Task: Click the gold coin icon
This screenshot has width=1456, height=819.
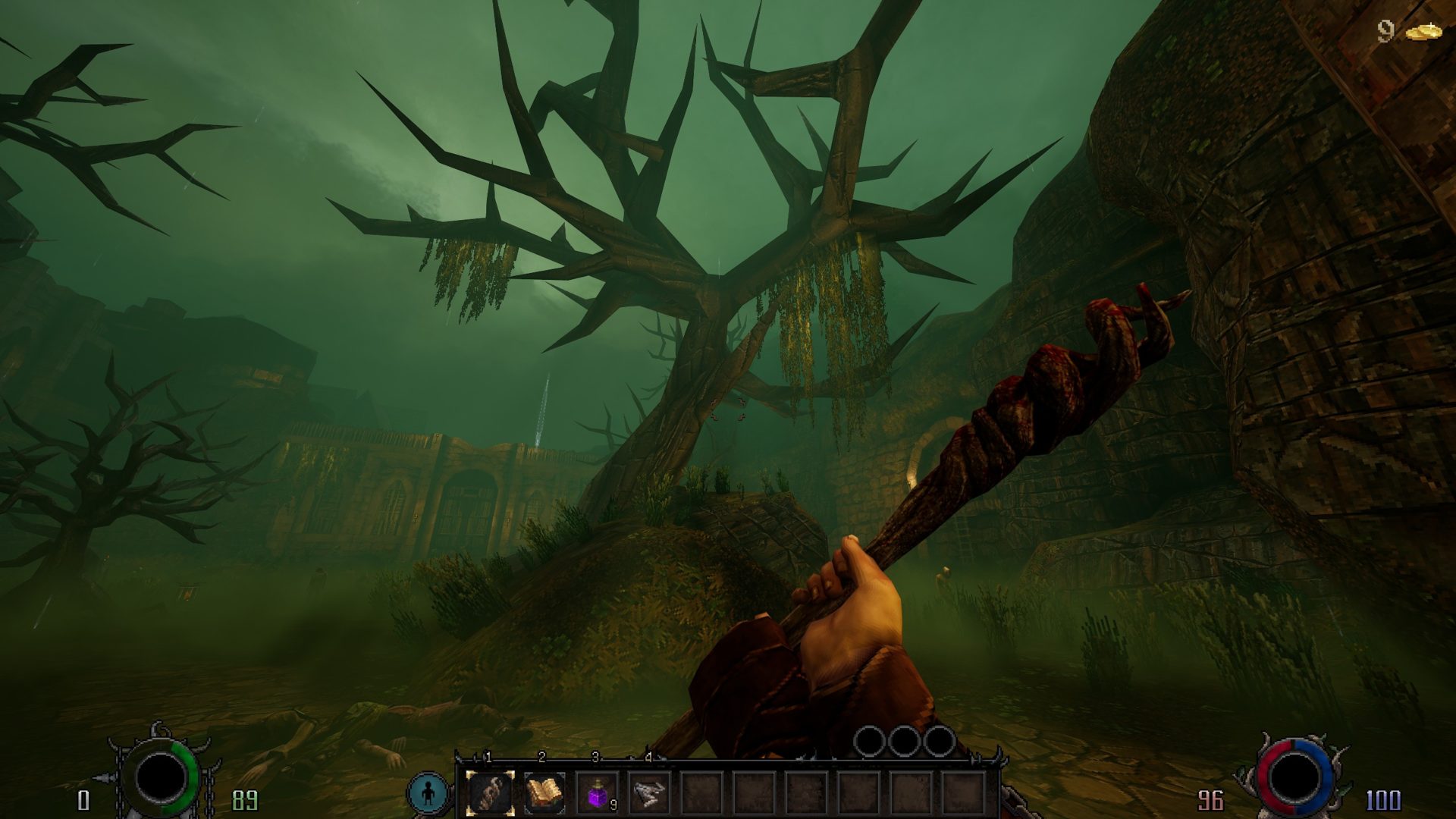Action: tap(1423, 32)
